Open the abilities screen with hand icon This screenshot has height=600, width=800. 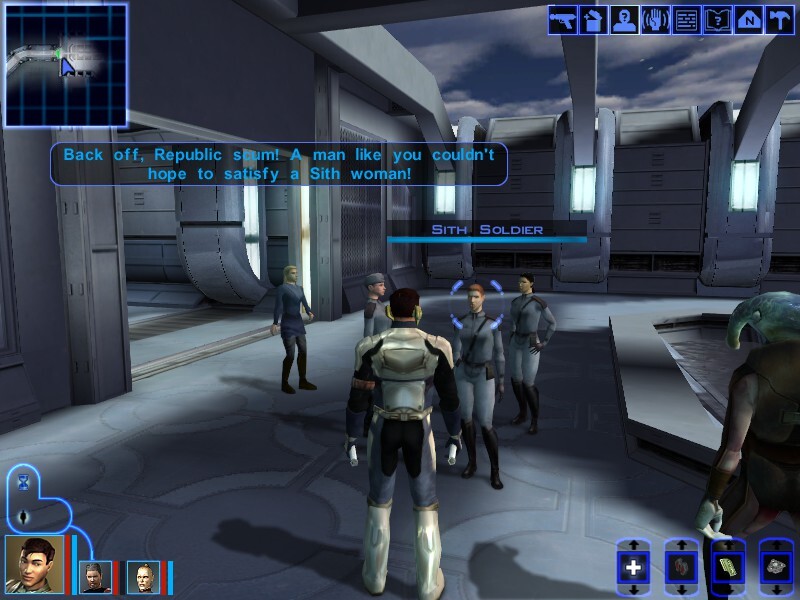(656, 20)
